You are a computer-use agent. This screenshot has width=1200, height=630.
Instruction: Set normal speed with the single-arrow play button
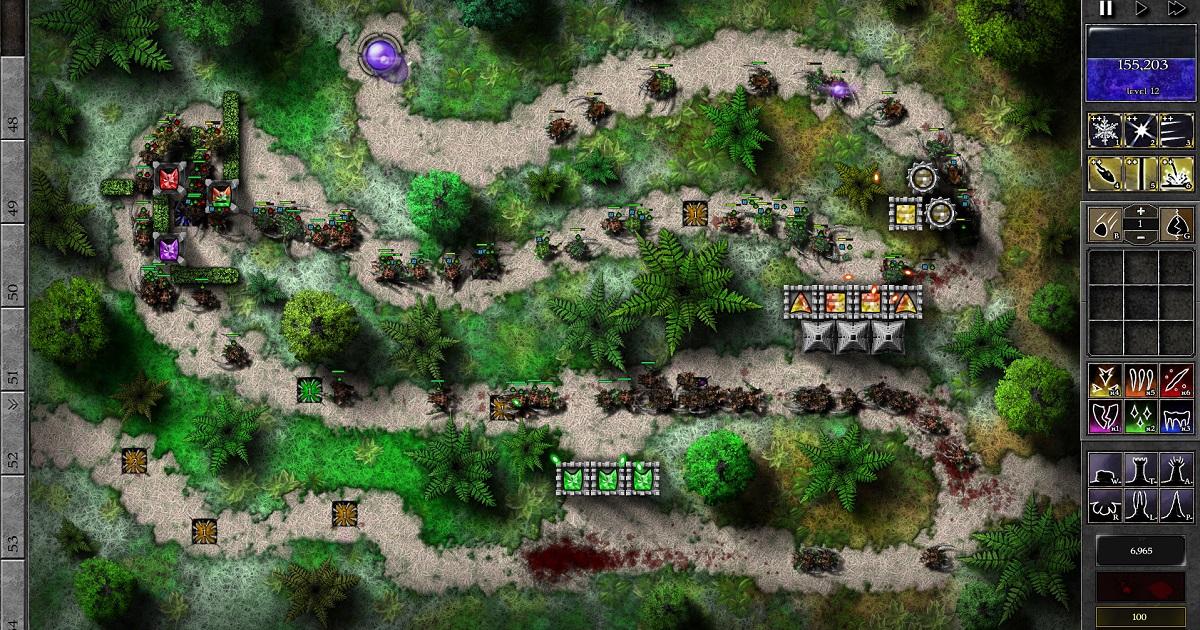coord(1142,9)
